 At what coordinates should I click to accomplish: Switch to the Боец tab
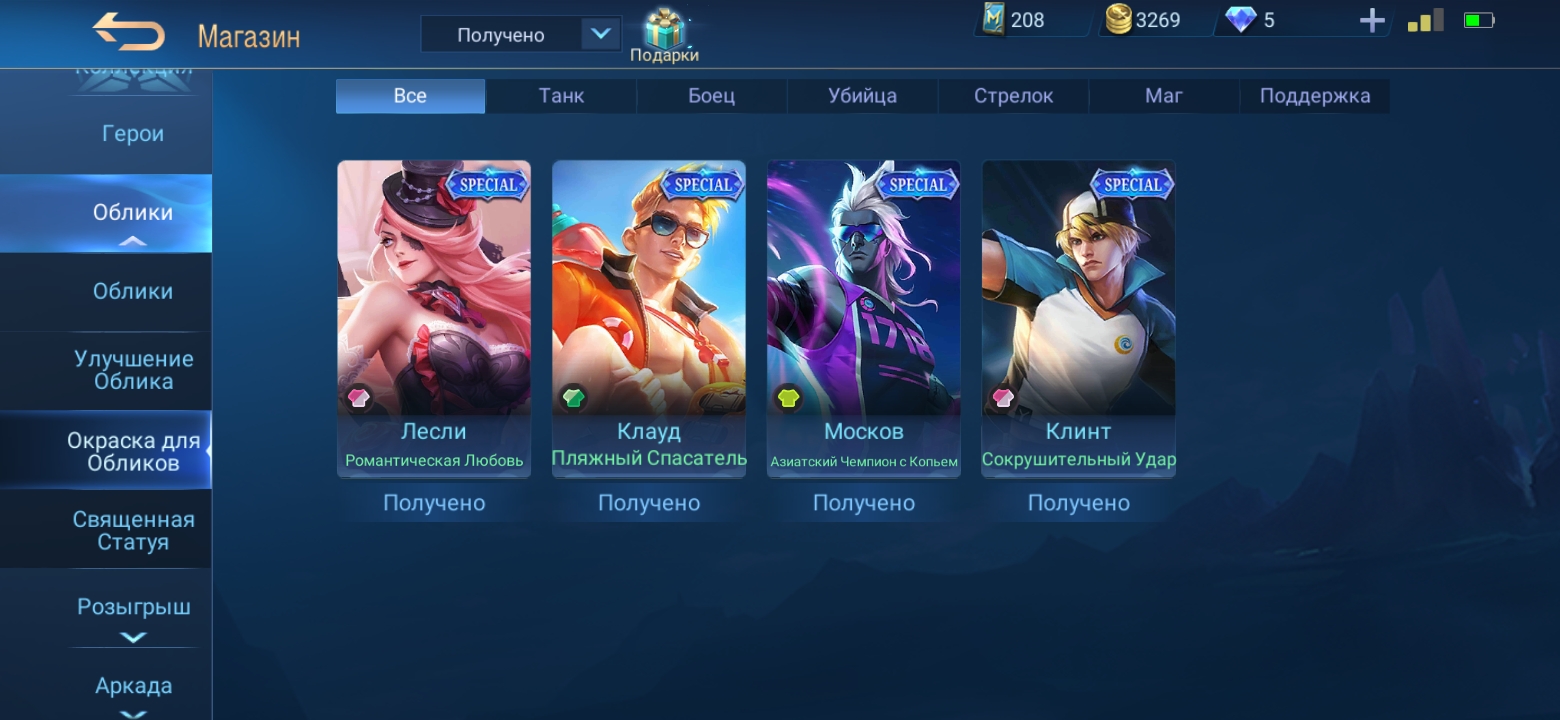click(711, 96)
